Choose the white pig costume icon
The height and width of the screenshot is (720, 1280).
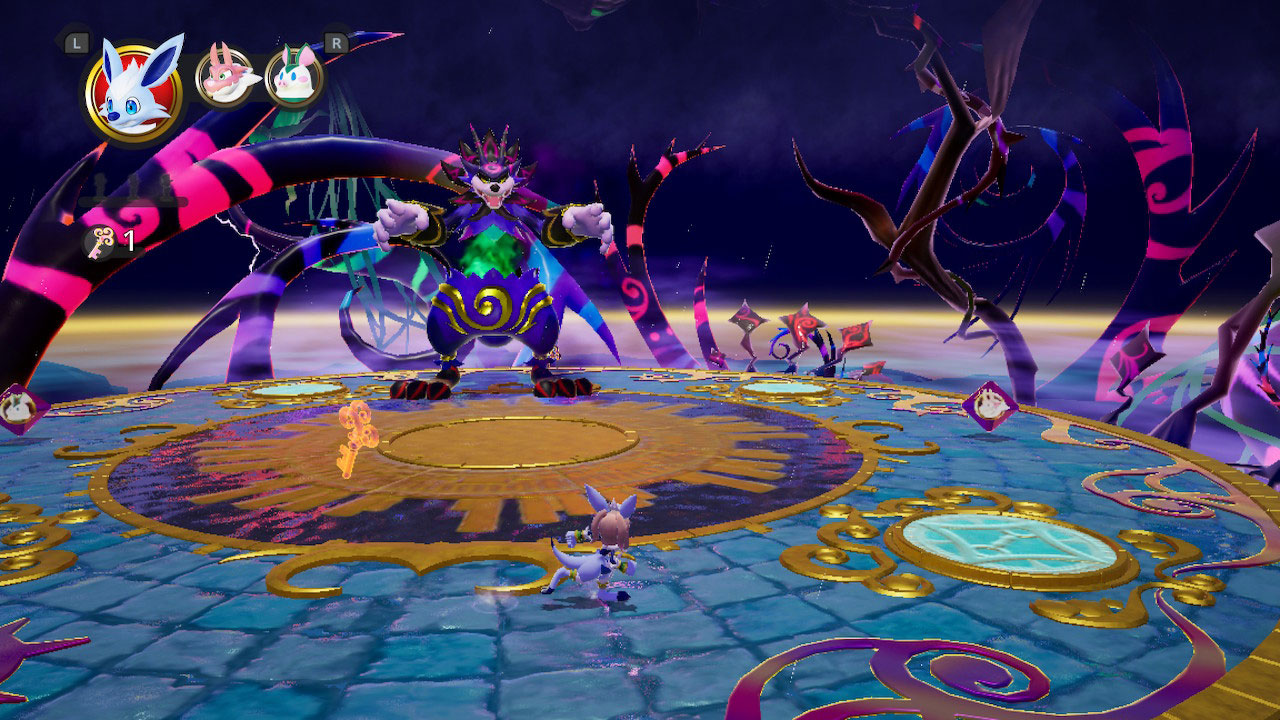(294, 77)
